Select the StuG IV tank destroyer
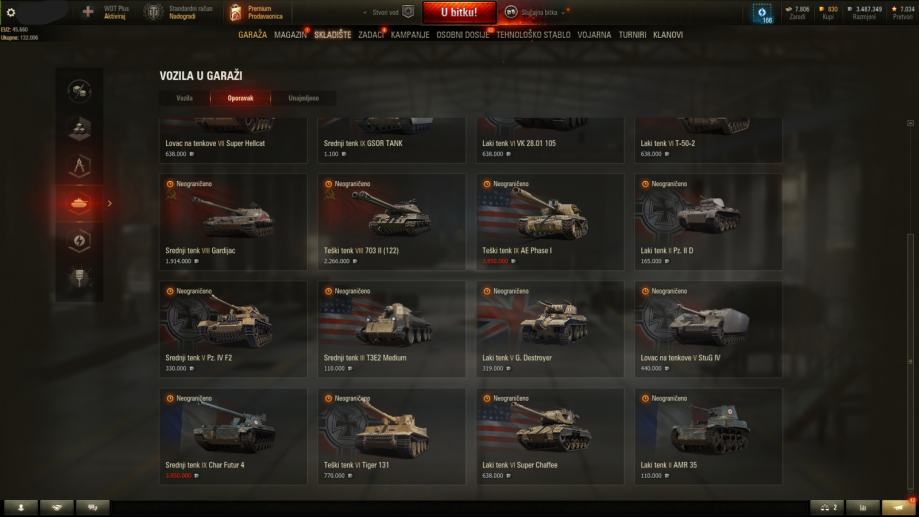 708,329
